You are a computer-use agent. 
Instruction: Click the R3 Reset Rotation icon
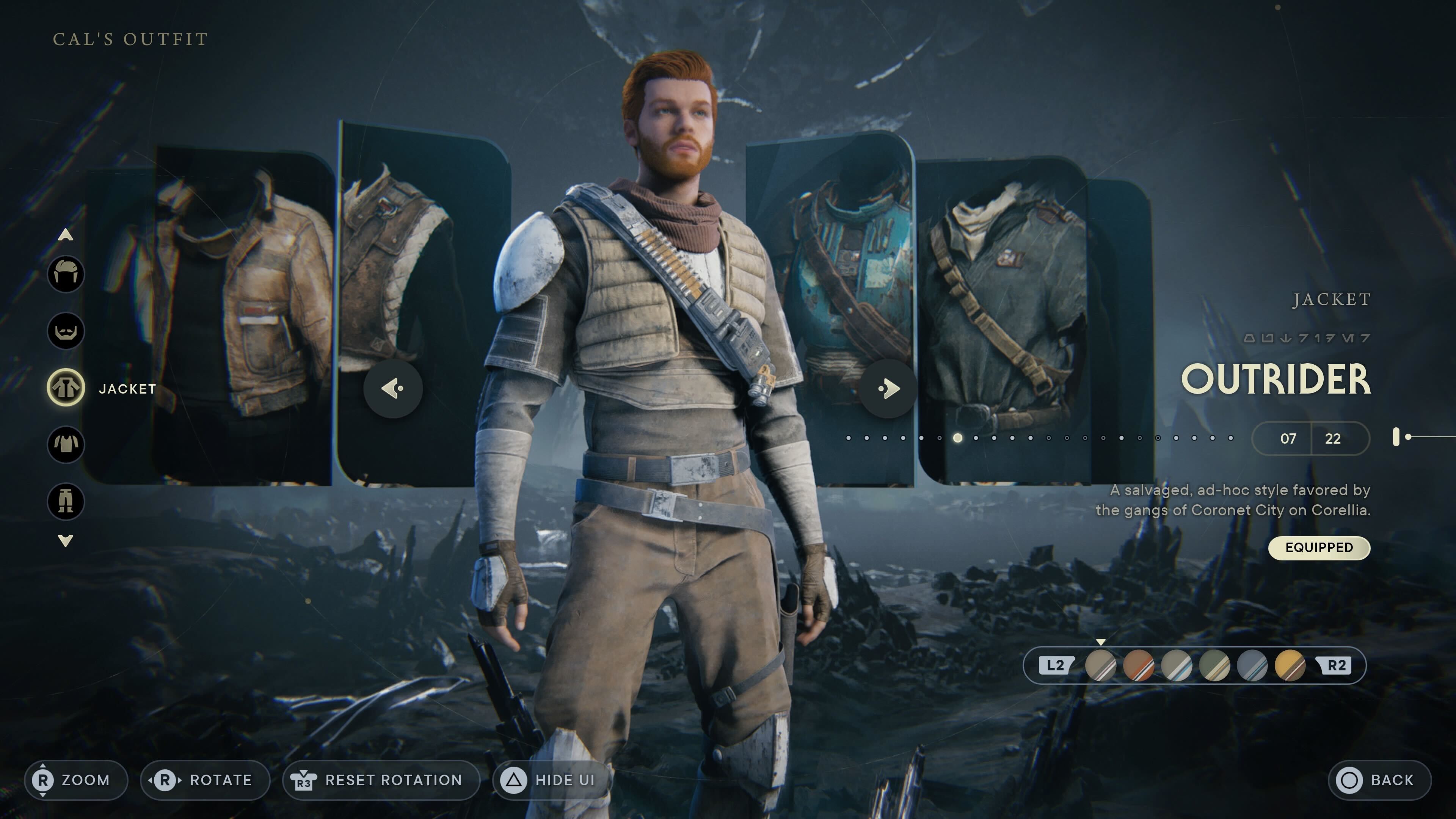click(303, 780)
